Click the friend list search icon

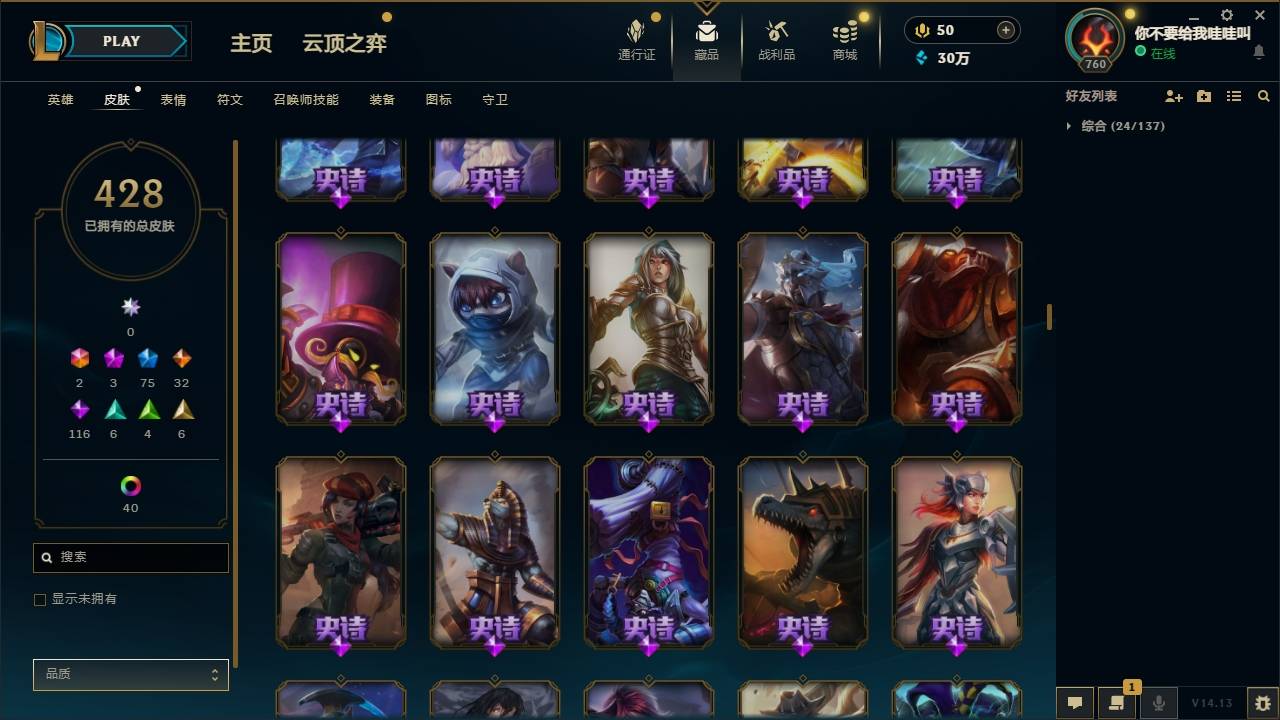[1264, 95]
